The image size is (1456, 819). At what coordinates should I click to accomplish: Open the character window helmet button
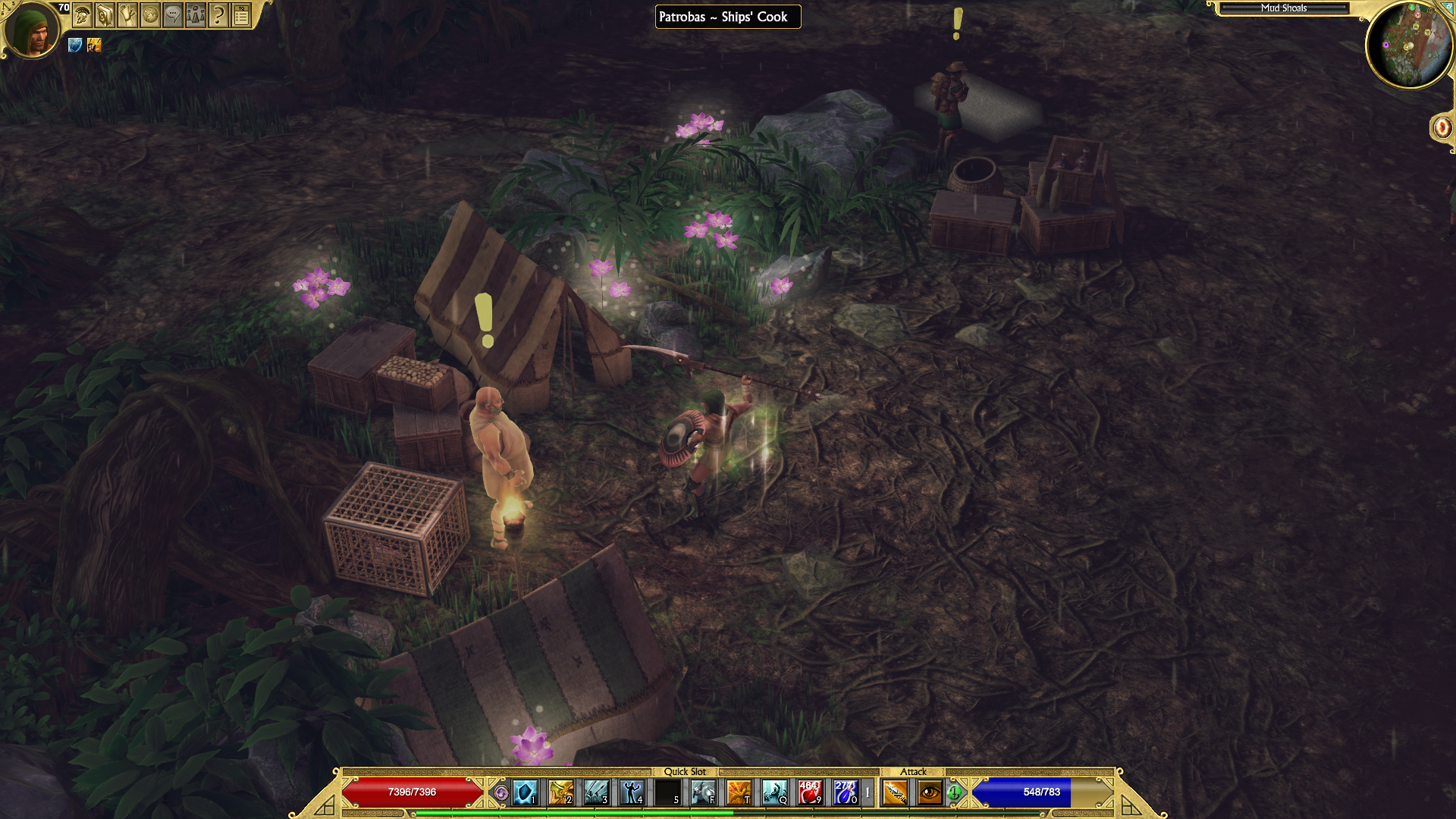82,14
